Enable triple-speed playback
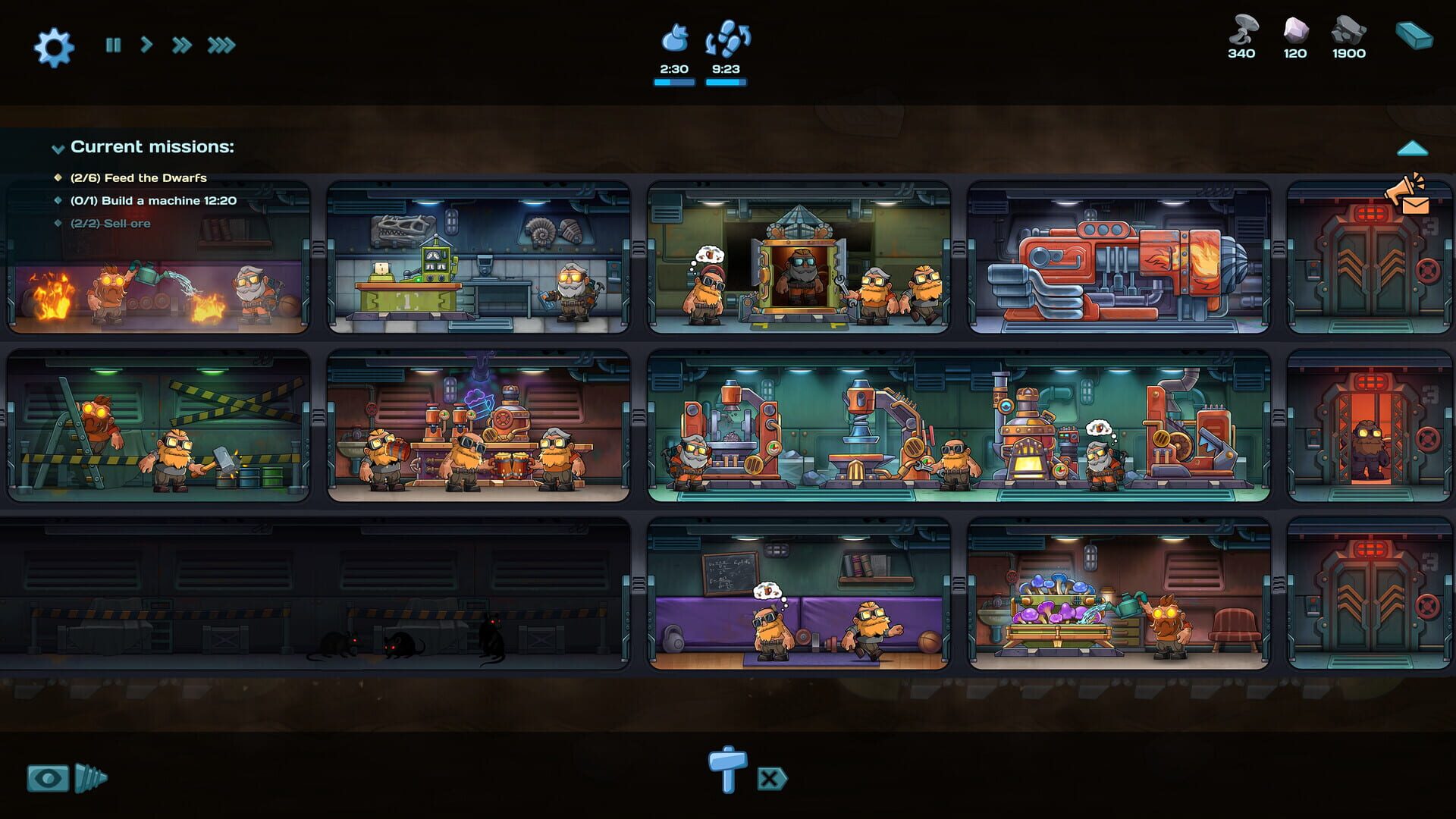The width and height of the screenshot is (1456, 819). point(222,46)
